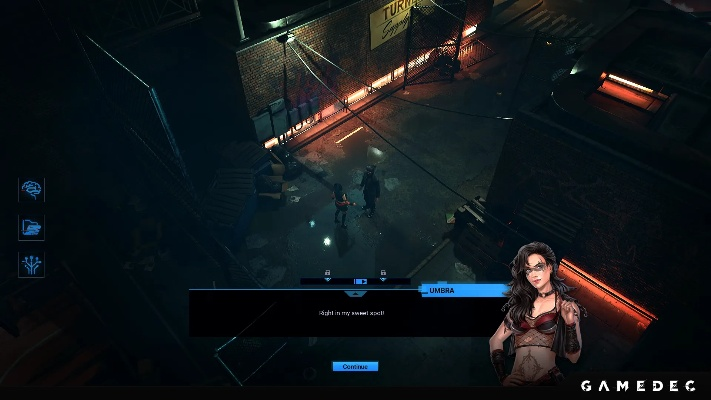Open the branching skill tree icon

(x=31, y=264)
